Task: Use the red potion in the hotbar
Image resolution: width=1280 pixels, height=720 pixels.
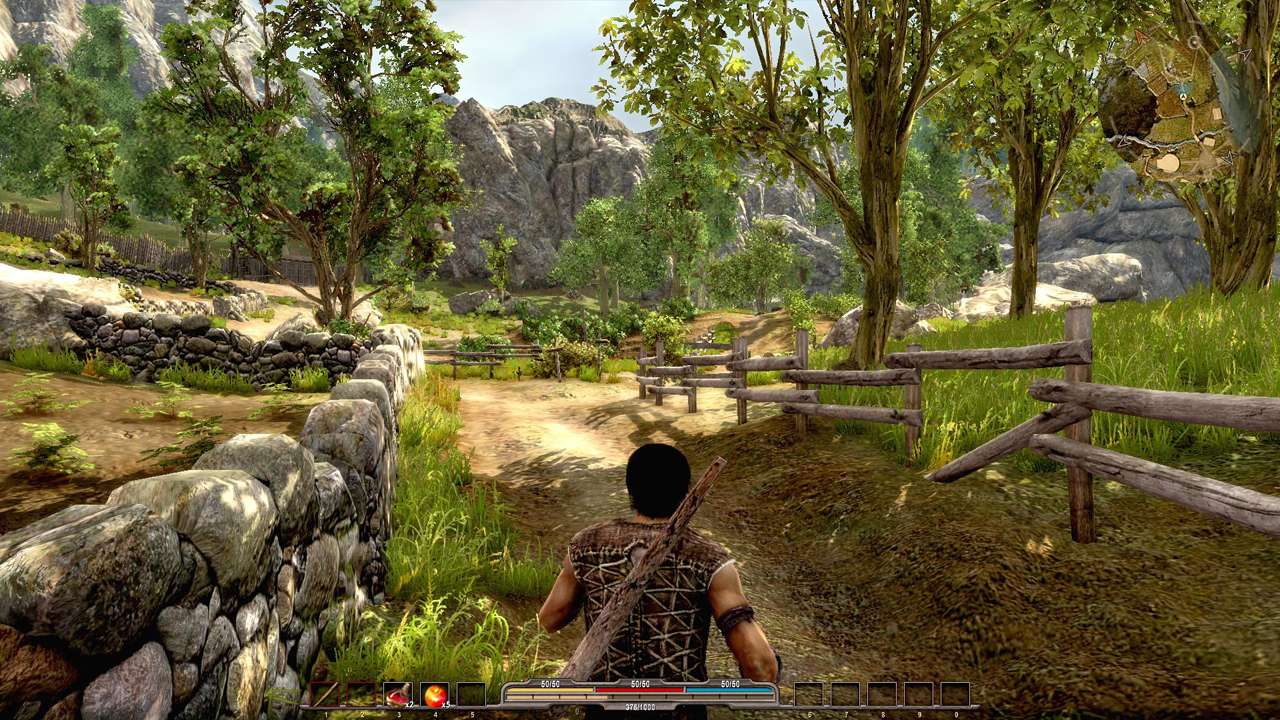Action: (397, 694)
